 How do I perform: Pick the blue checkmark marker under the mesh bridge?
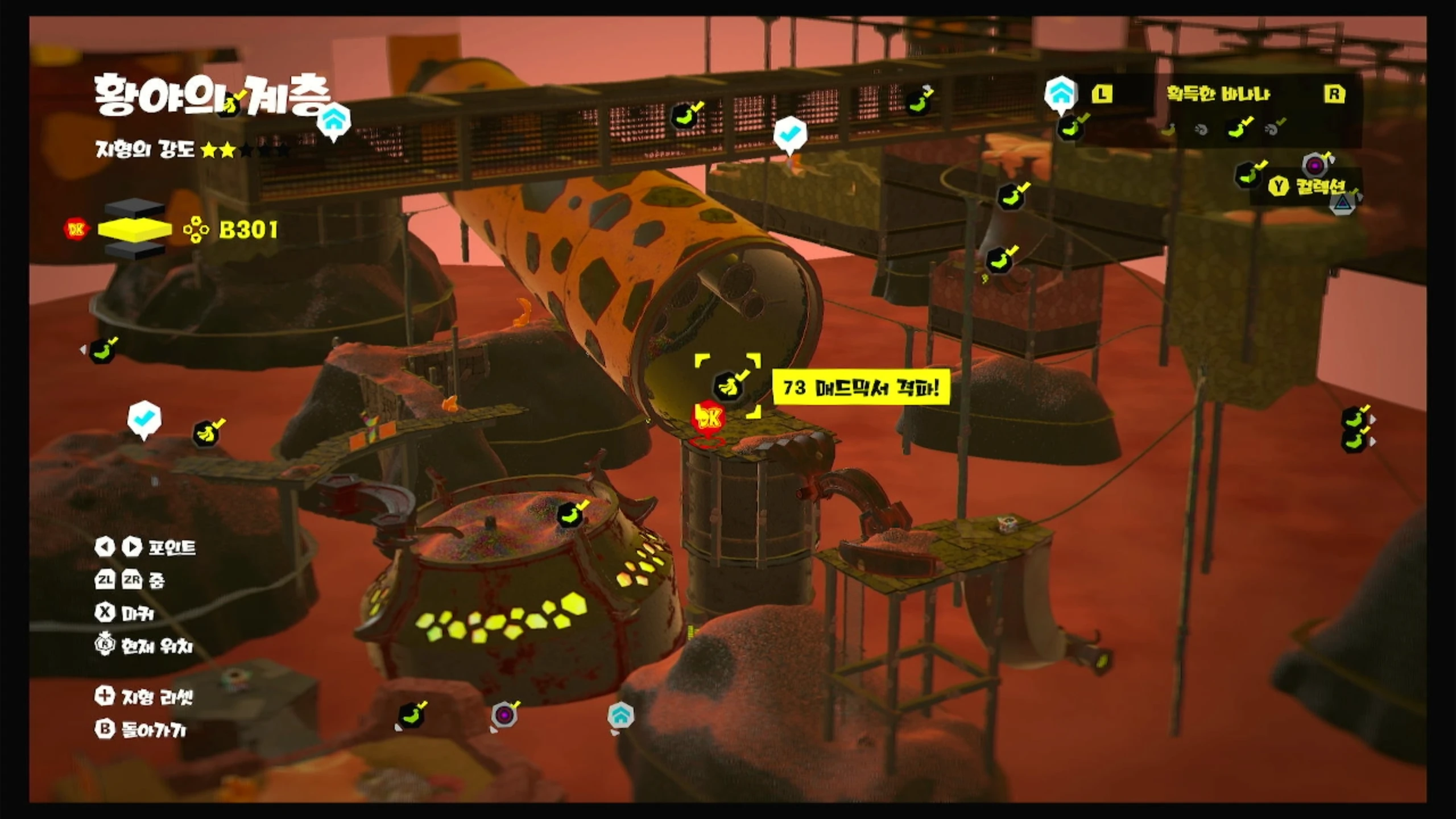pyautogui.click(x=790, y=134)
